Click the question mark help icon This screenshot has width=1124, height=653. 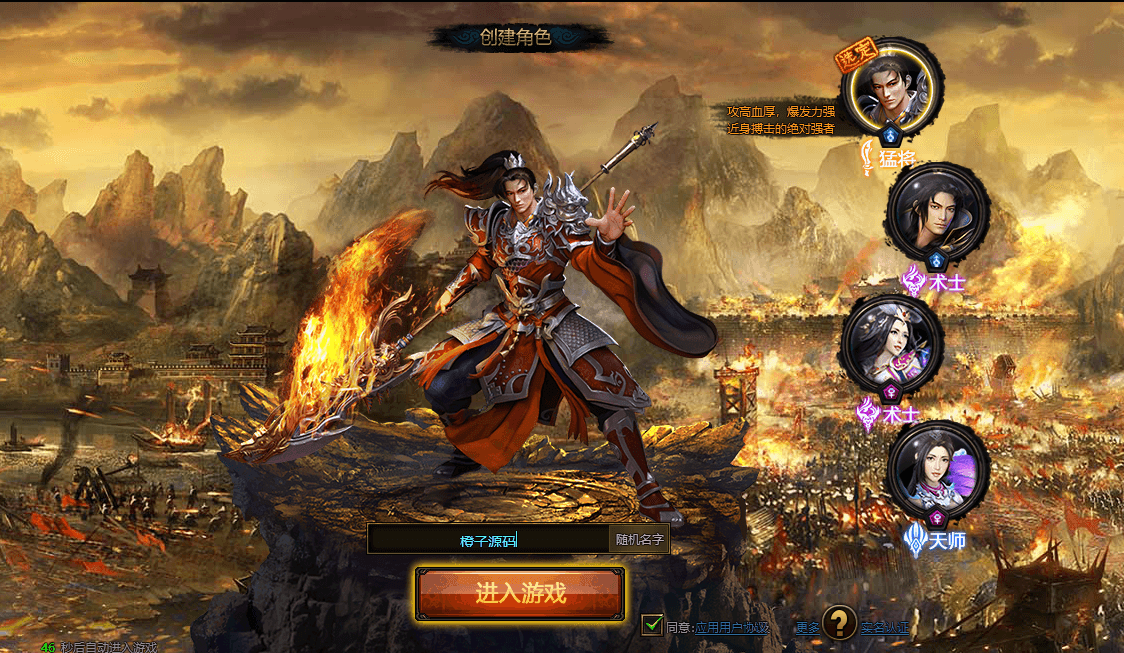840,623
